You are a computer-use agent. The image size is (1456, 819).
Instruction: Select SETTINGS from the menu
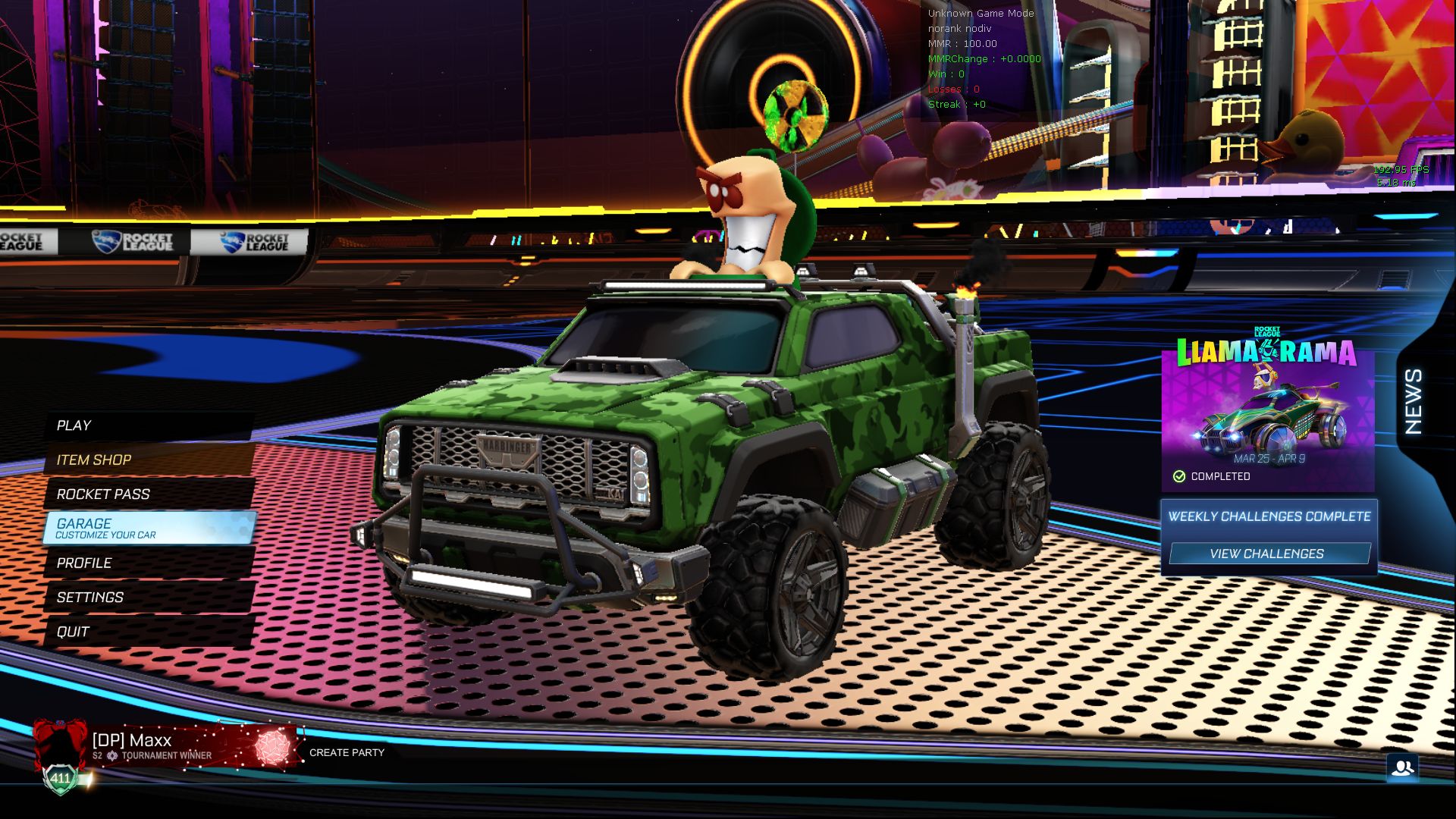point(90,597)
